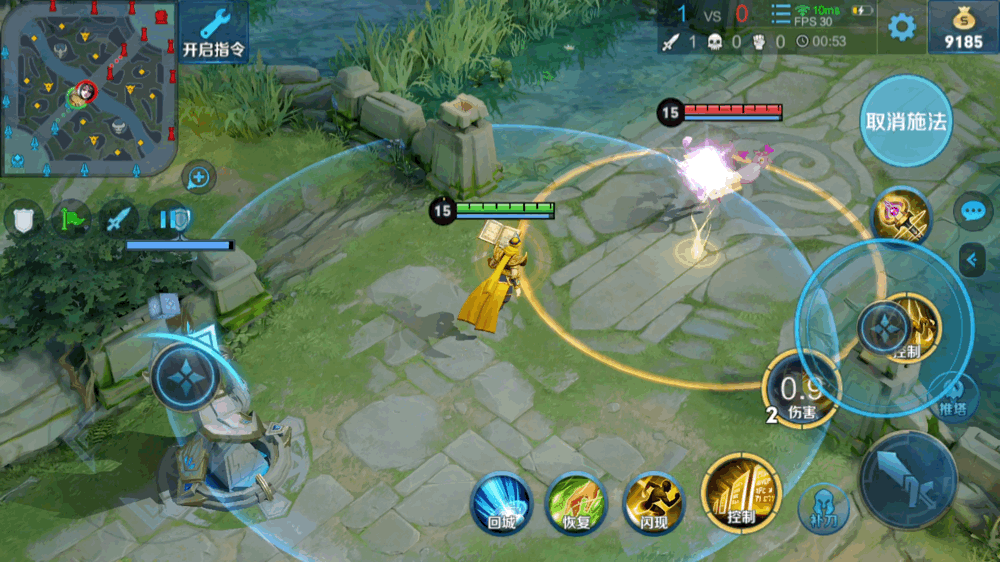Open the shop via the 9185 gold button
This screenshot has height=562, width=1000.
point(963,29)
